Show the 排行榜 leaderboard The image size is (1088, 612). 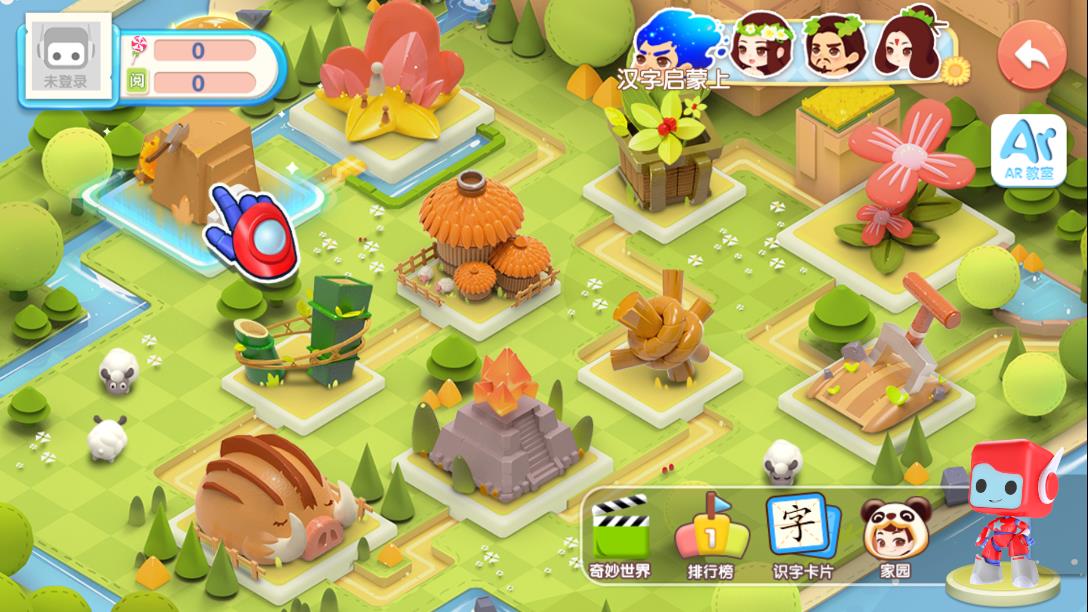tap(710, 537)
